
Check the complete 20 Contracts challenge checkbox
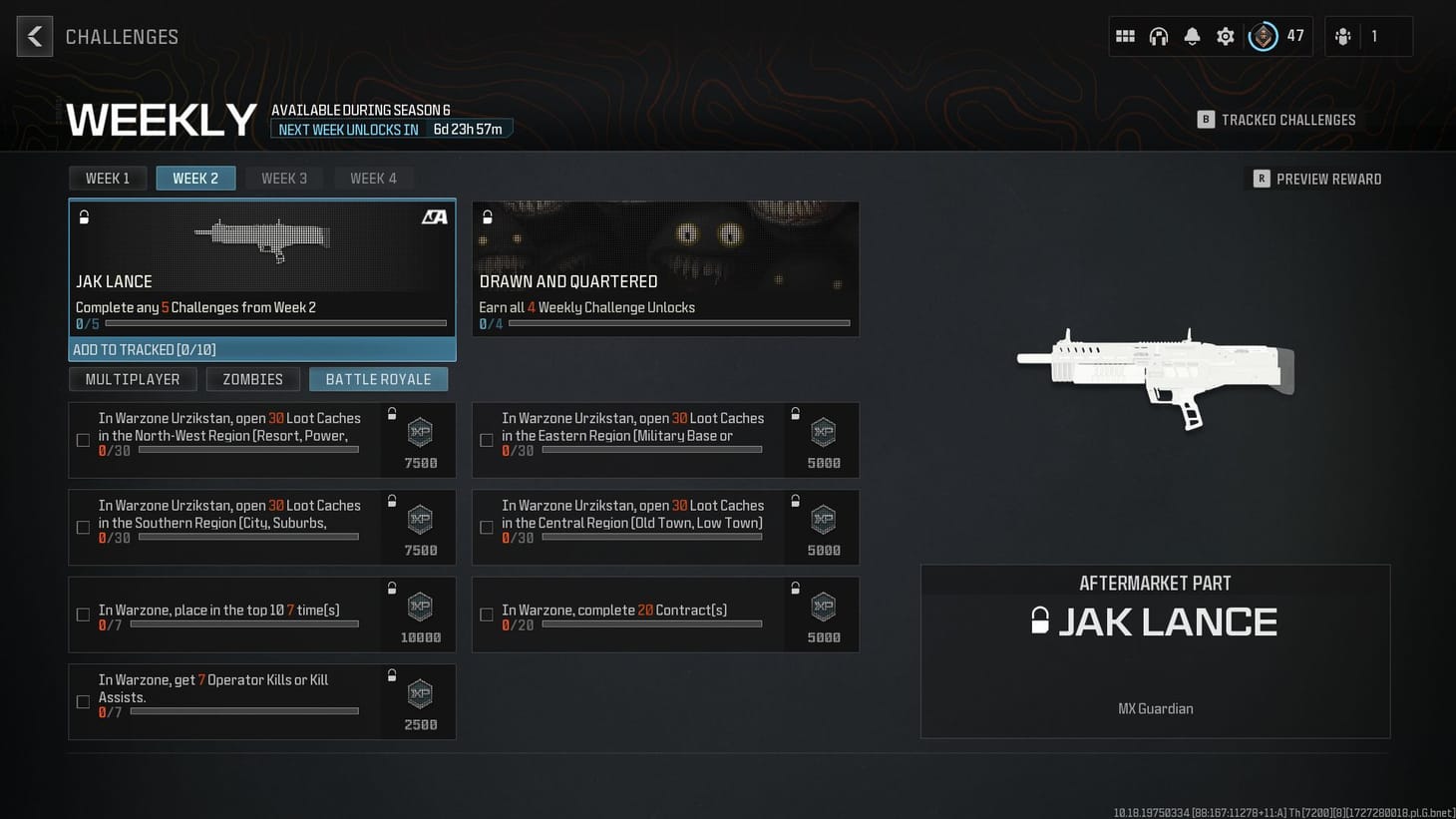[486, 614]
